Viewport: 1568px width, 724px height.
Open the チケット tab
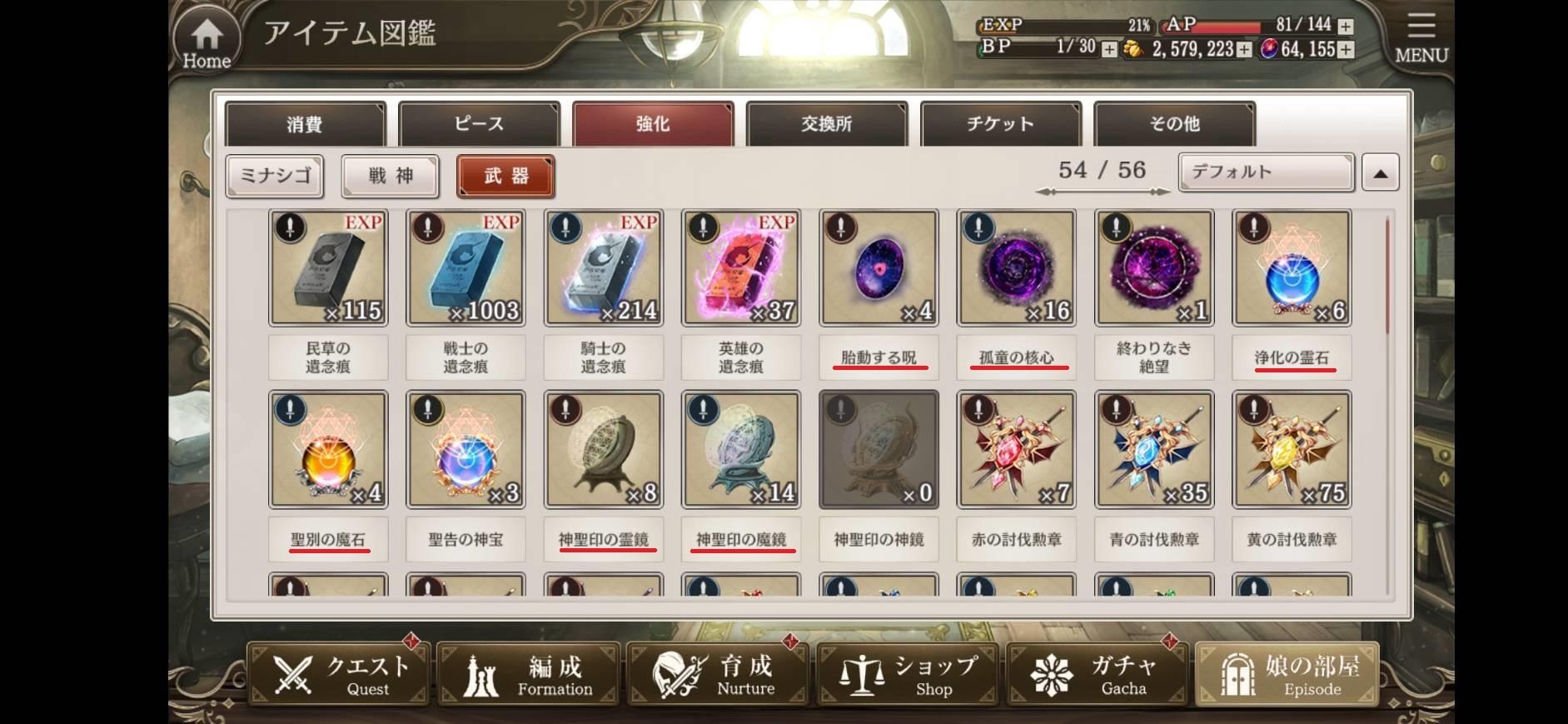coord(1001,123)
